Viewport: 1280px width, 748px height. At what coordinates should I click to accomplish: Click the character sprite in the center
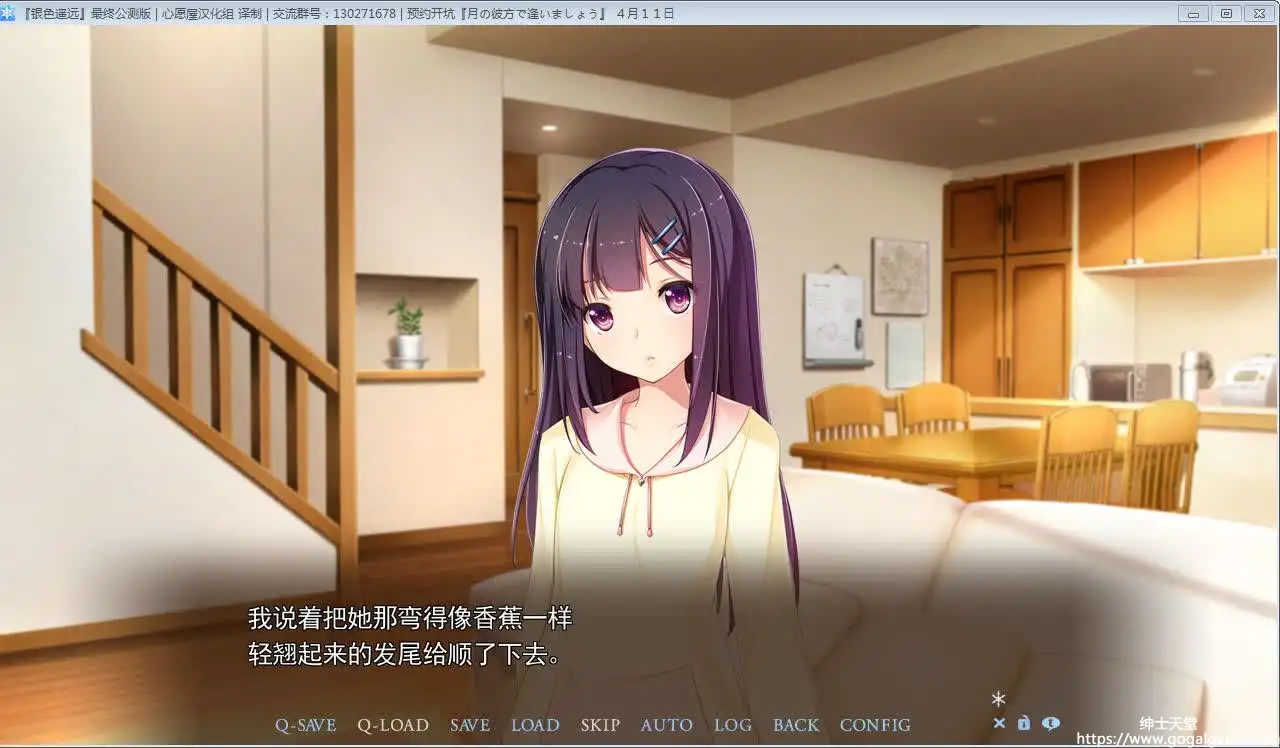point(640,400)
